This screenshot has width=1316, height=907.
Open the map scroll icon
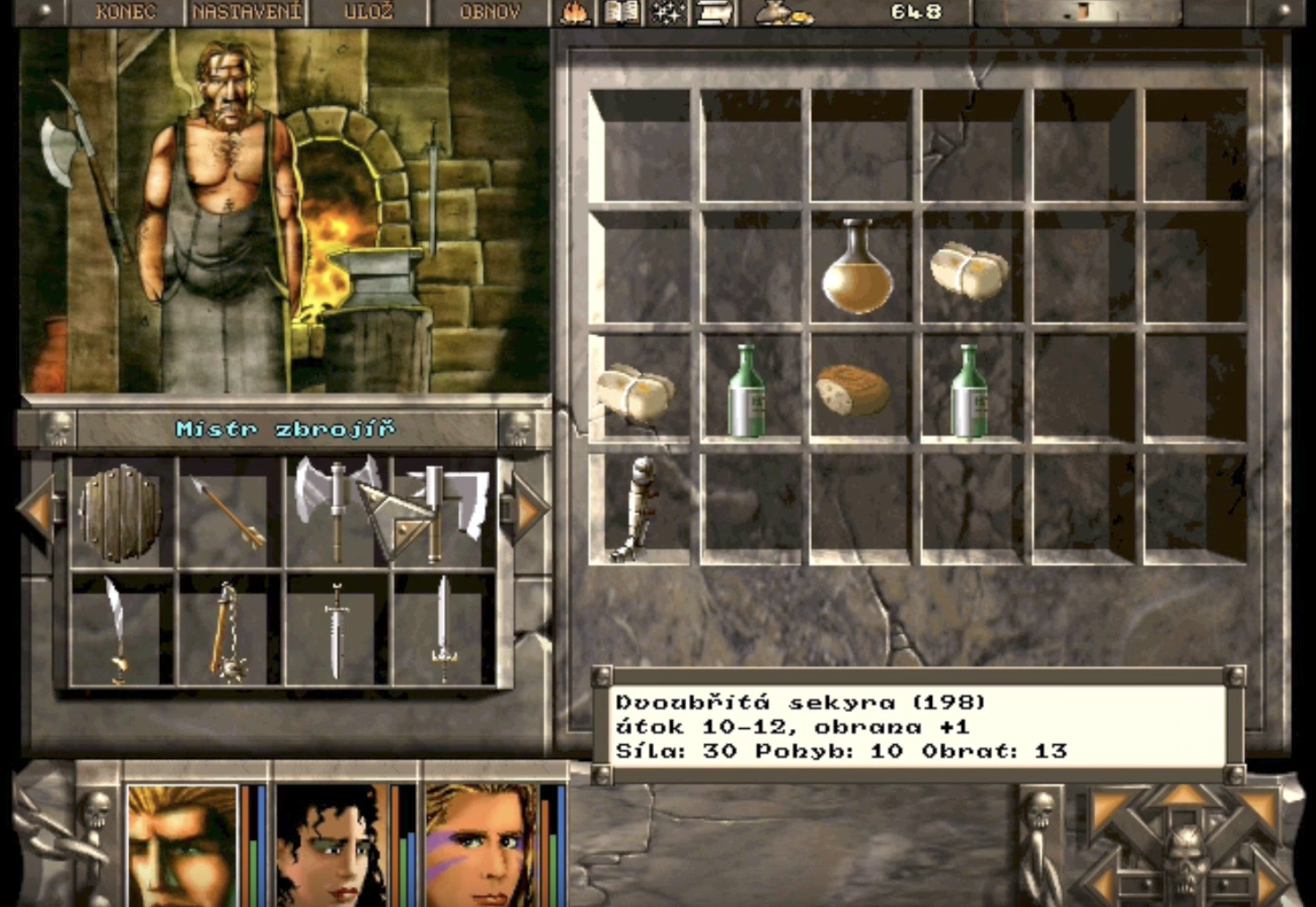click(x=715, y=12)
